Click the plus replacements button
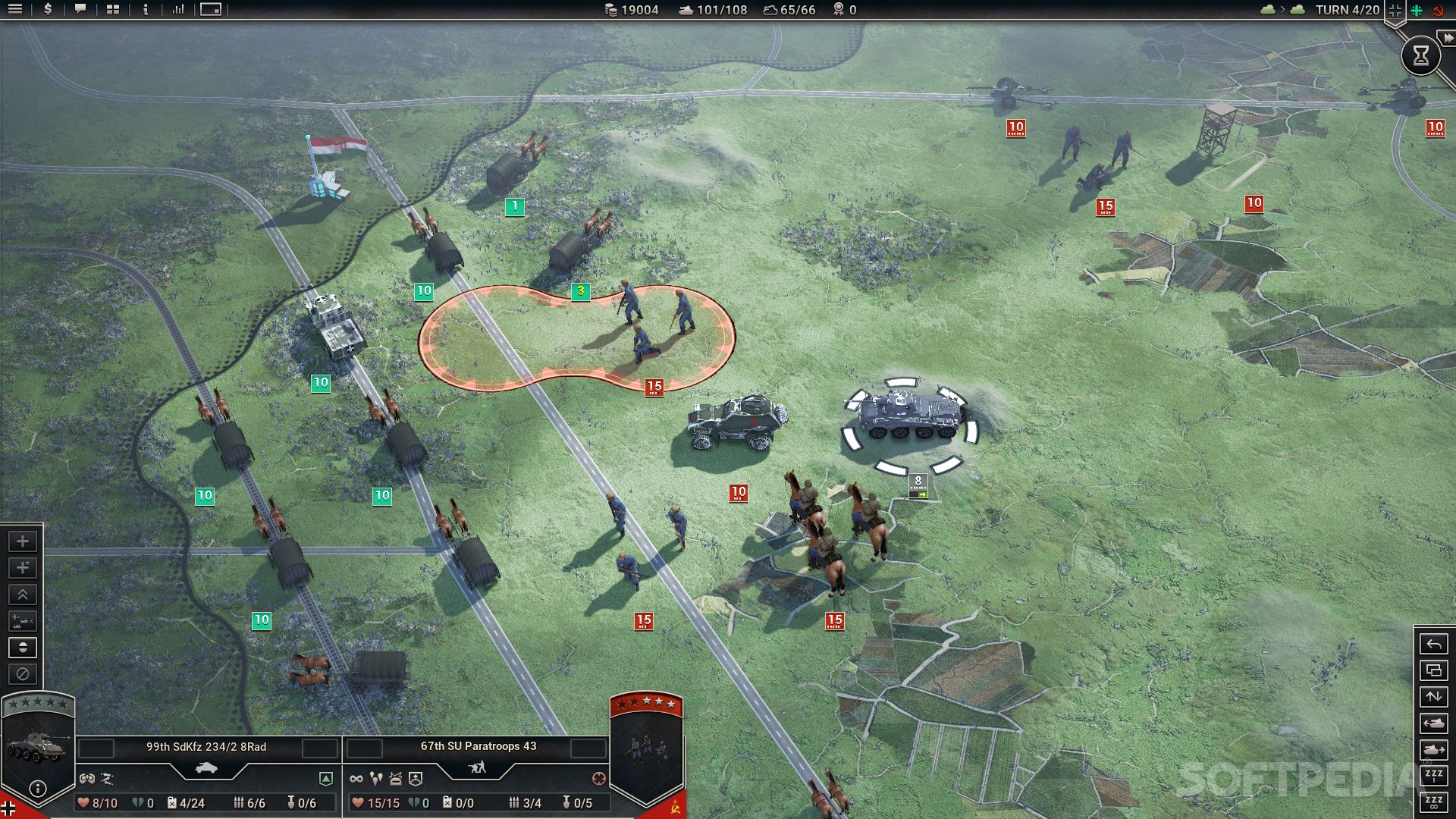Viewport: 1456px width, 819px height. point(23,541)
